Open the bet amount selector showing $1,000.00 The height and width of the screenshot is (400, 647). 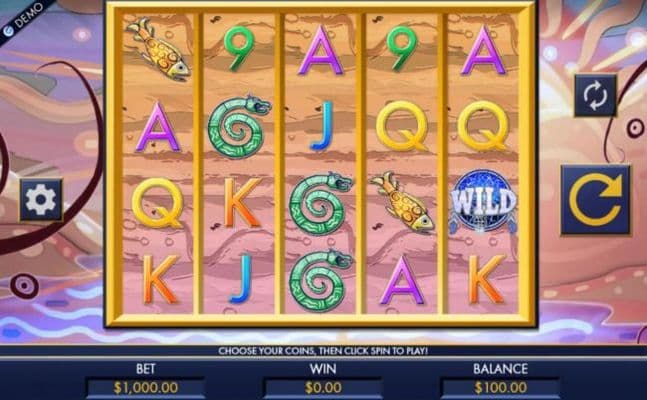145,387
